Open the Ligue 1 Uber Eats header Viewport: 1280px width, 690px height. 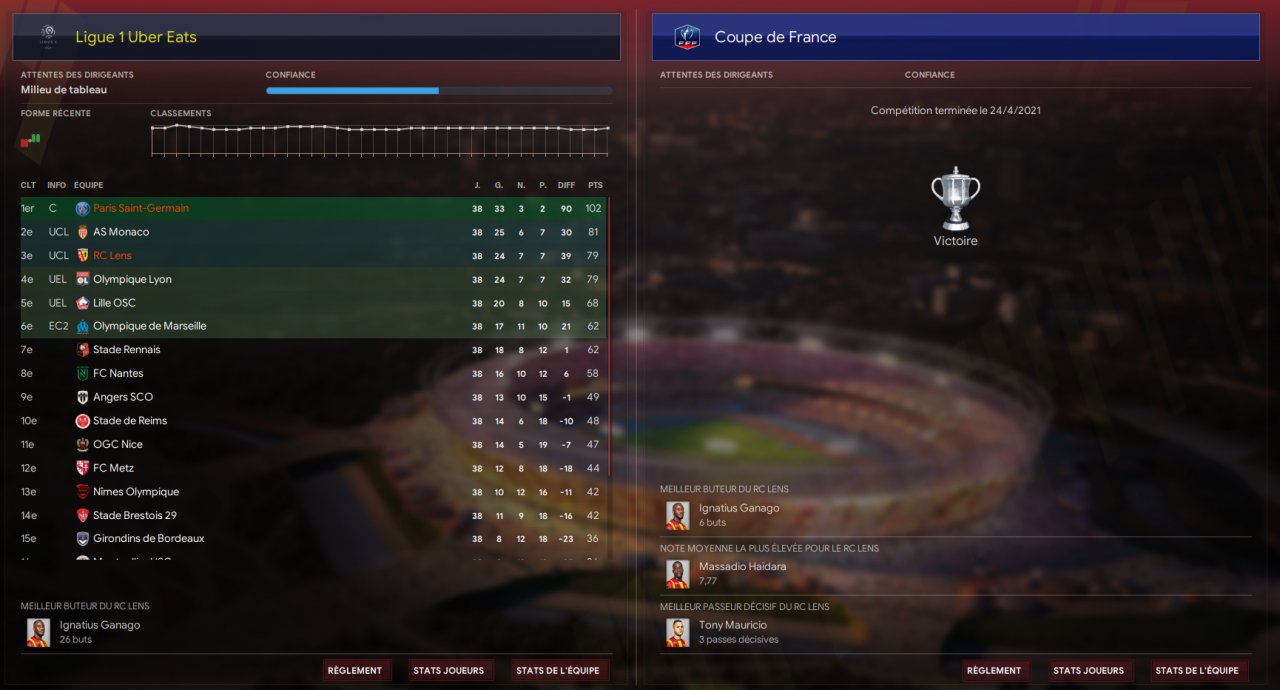[x=136, y=37]
